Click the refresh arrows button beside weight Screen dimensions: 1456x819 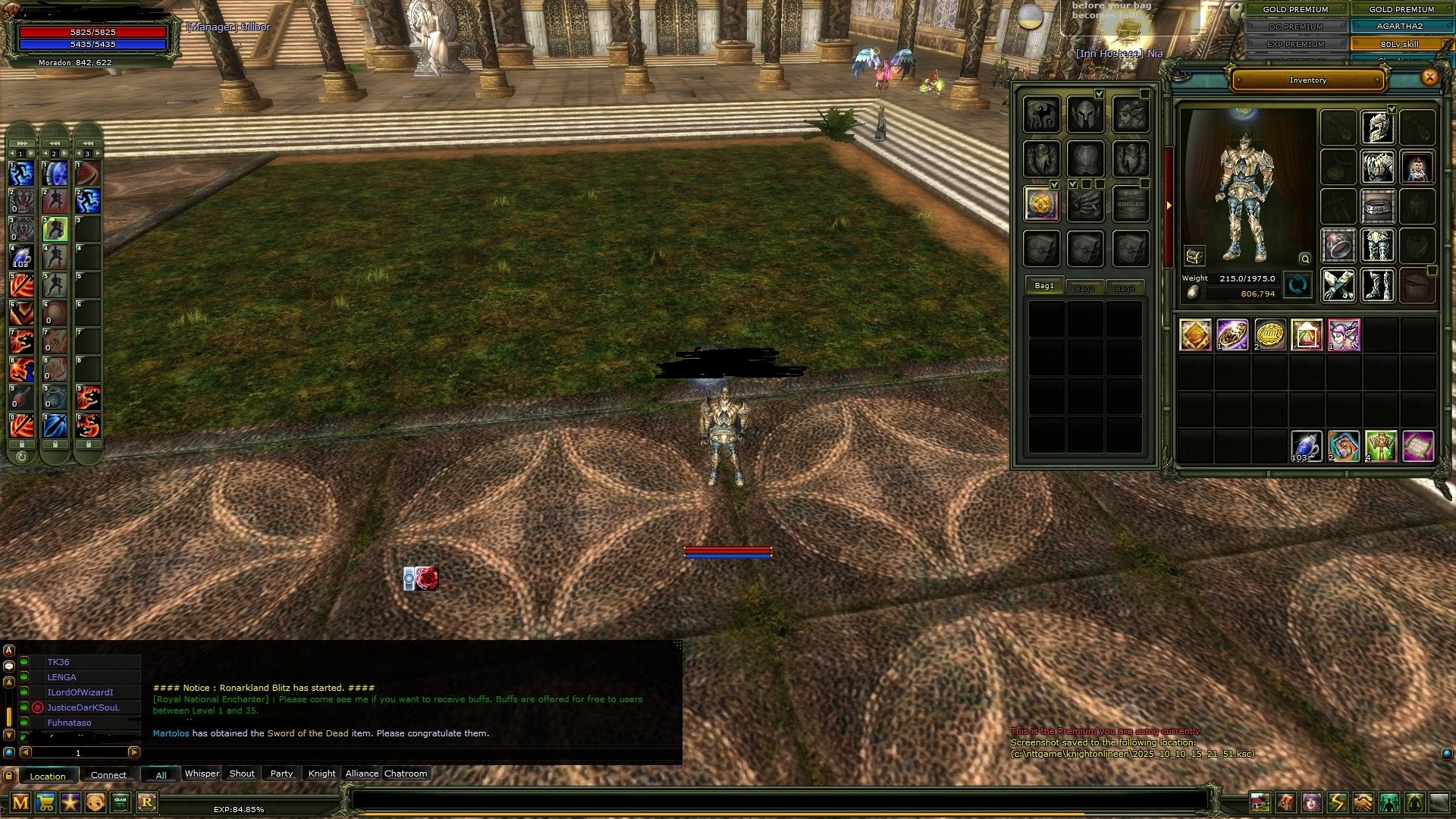1298,285
